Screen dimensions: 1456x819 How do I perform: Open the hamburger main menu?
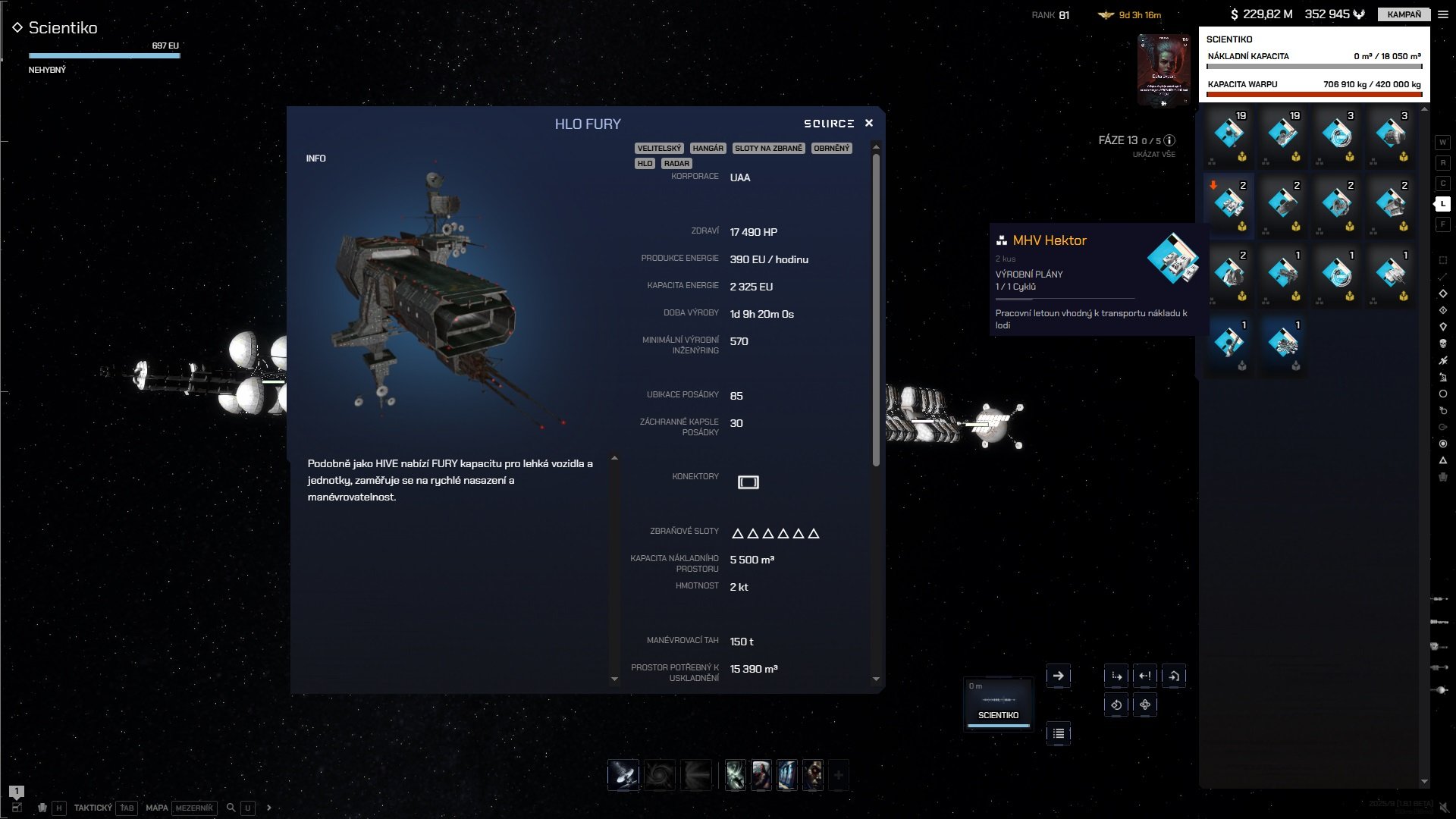coord(1443,14)
